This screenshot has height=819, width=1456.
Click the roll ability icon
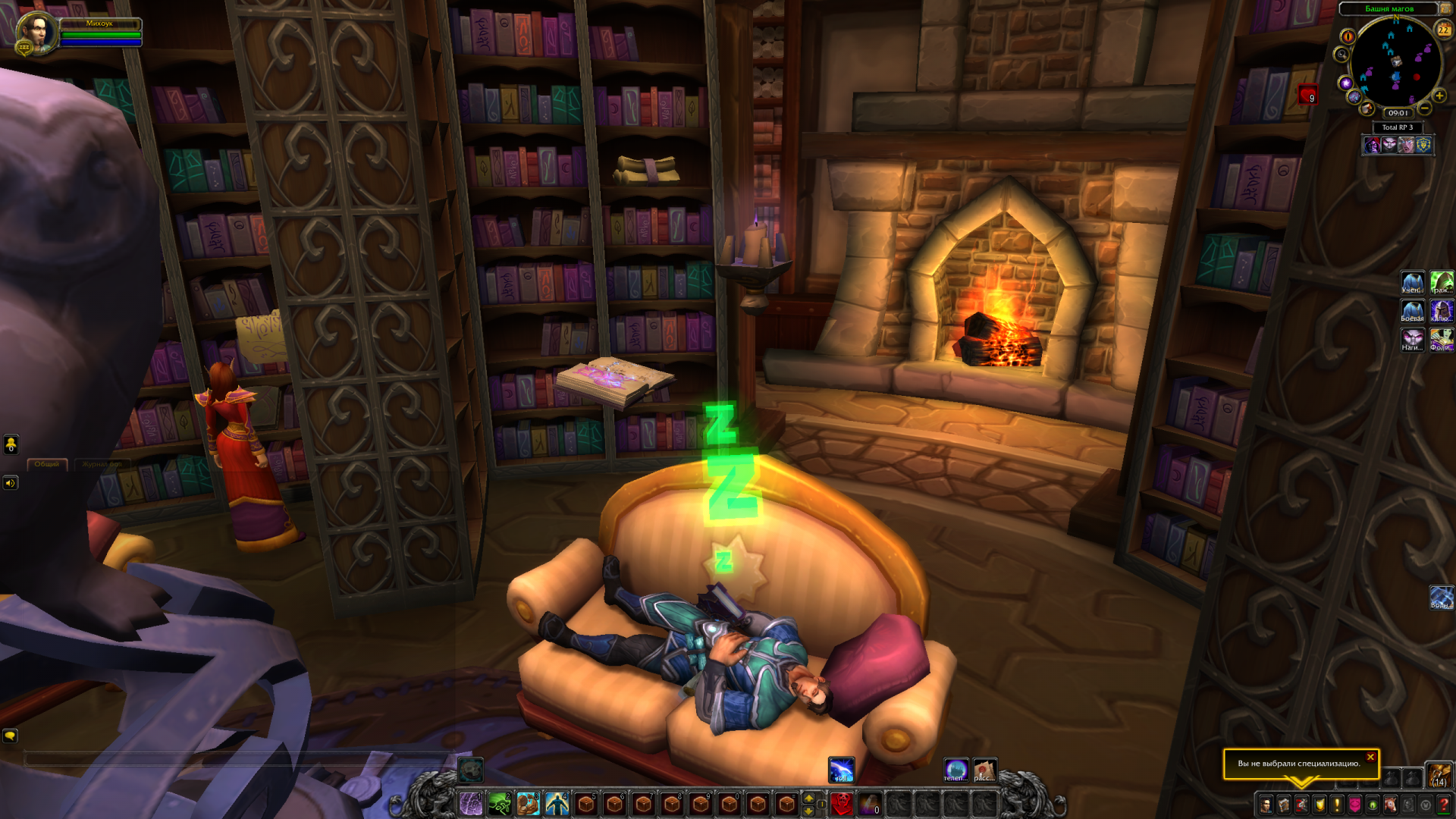tap(841, 770)
